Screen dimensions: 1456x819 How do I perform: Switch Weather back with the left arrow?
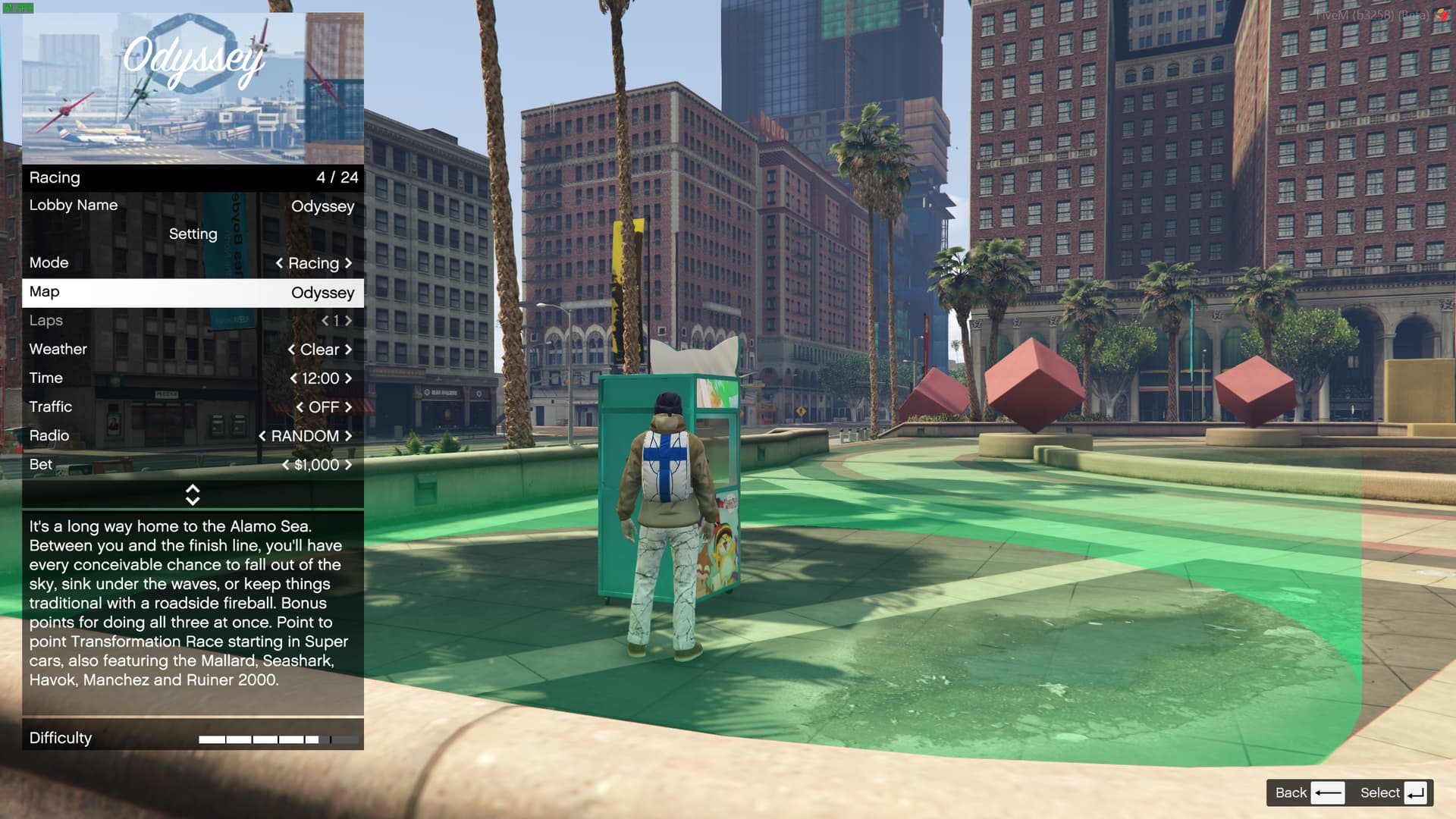(291, 350)
